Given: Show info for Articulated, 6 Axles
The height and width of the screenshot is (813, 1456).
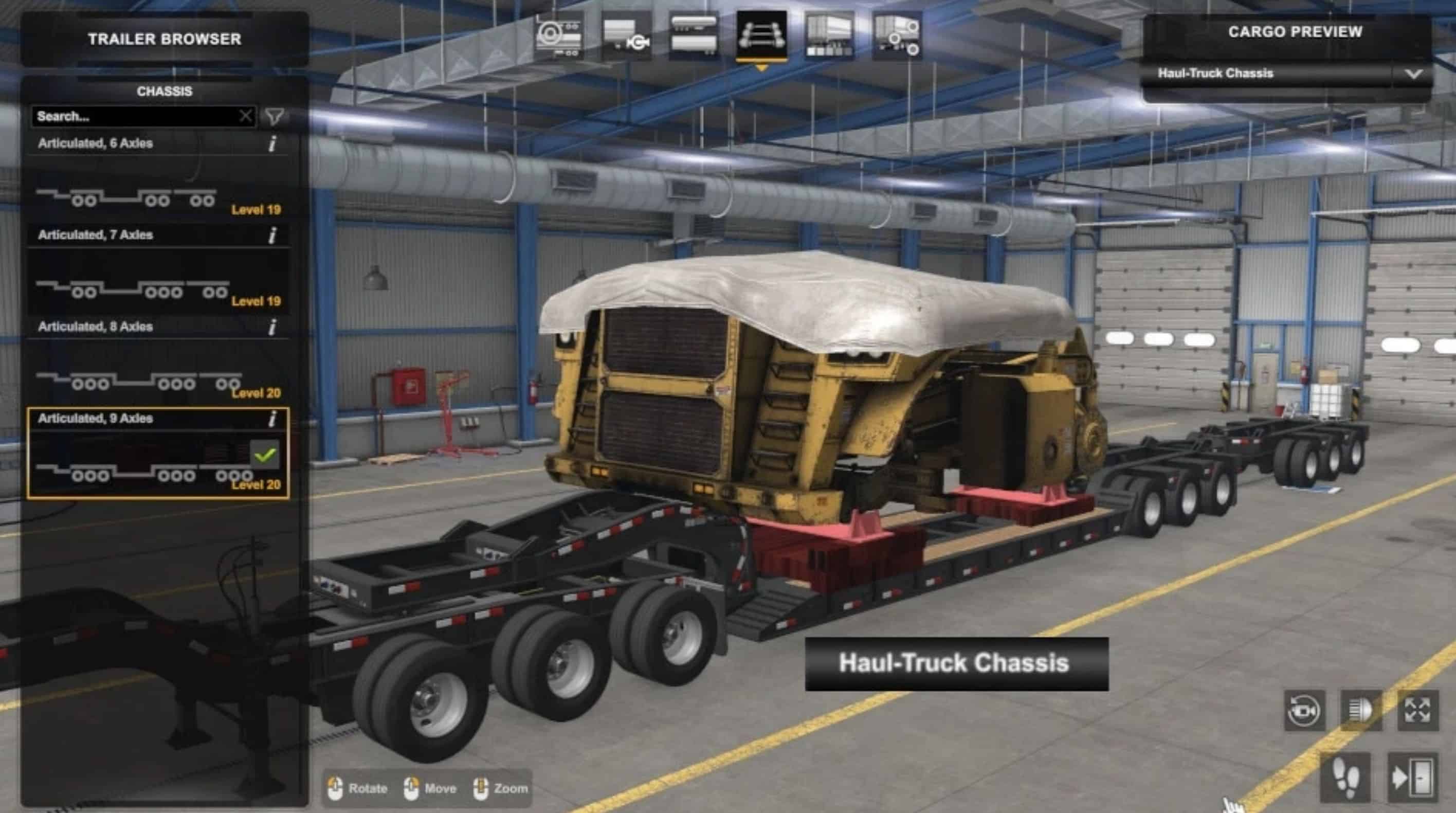Looking at the screenshot, I should coord(272,143).
